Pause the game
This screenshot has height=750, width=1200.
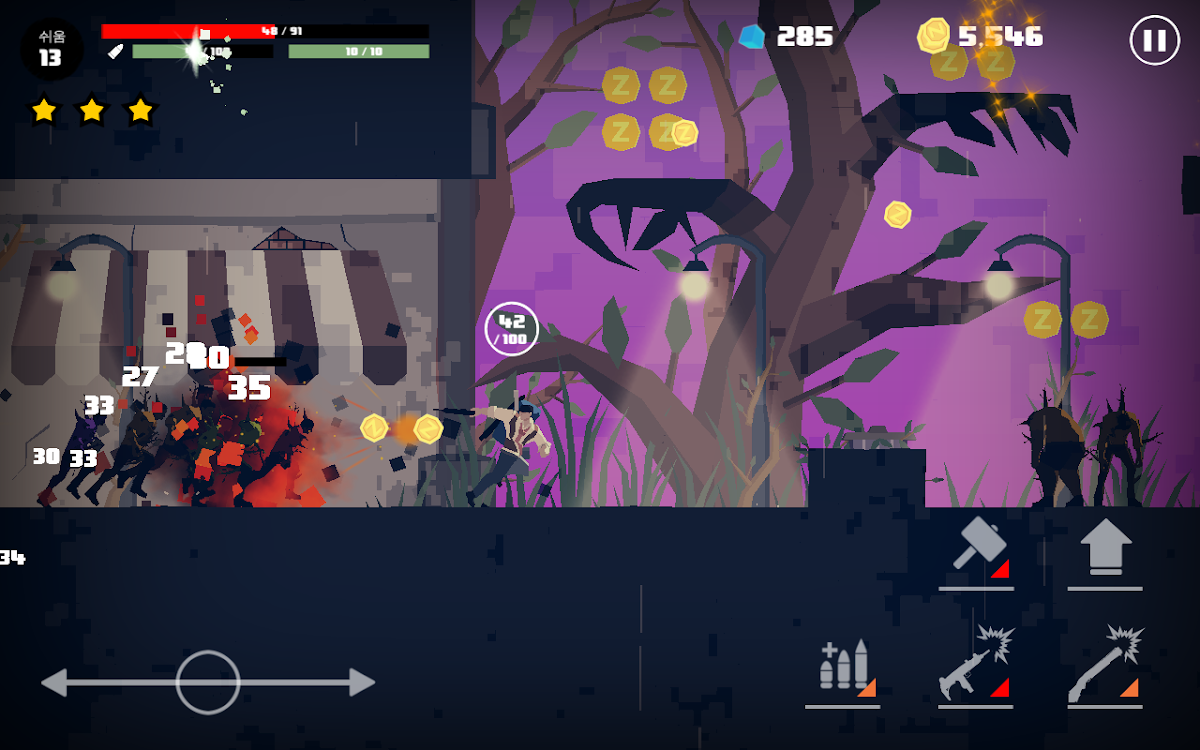(1154, 41)
